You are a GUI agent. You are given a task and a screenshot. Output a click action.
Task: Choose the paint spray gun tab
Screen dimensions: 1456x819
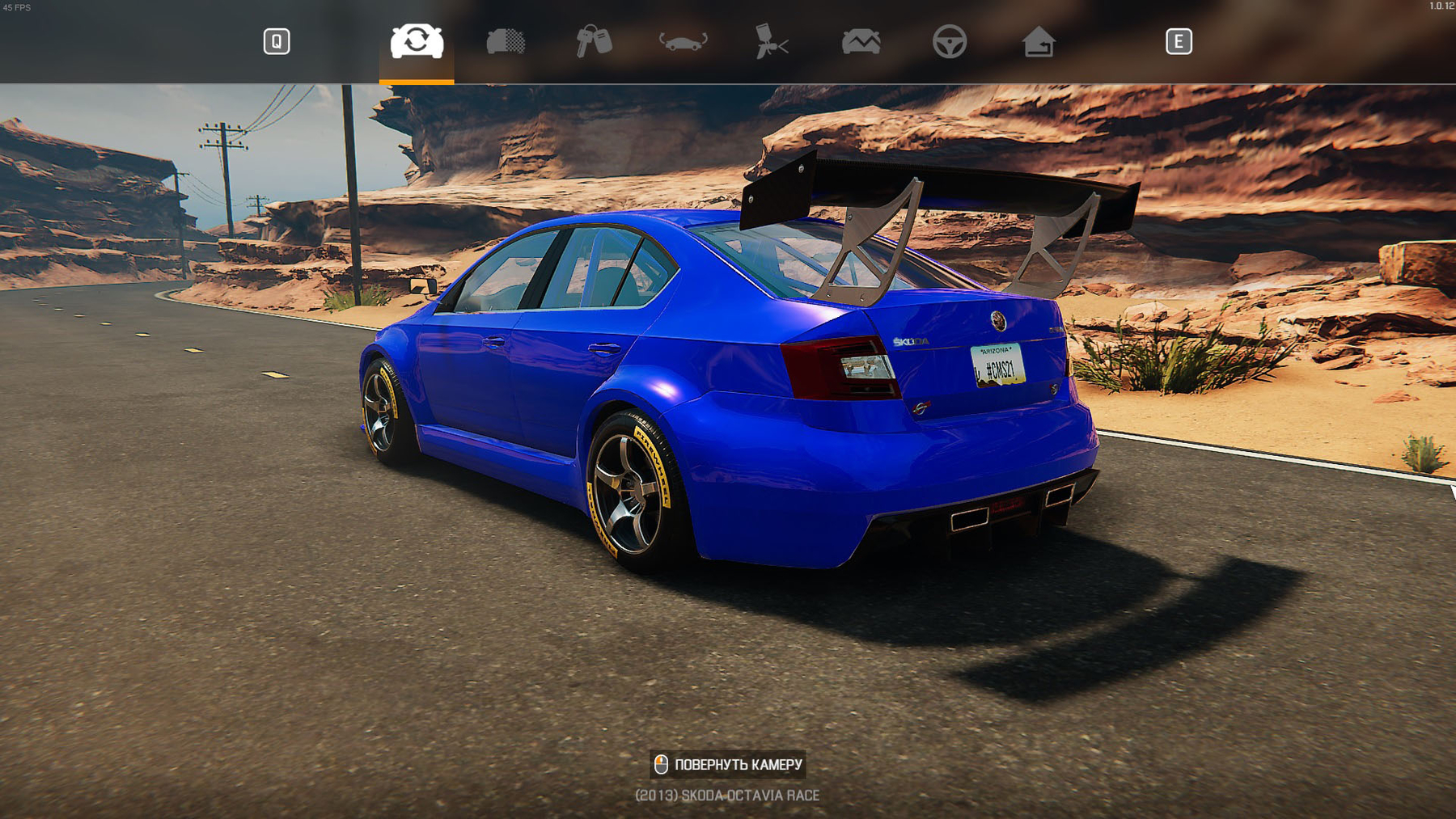771,41
